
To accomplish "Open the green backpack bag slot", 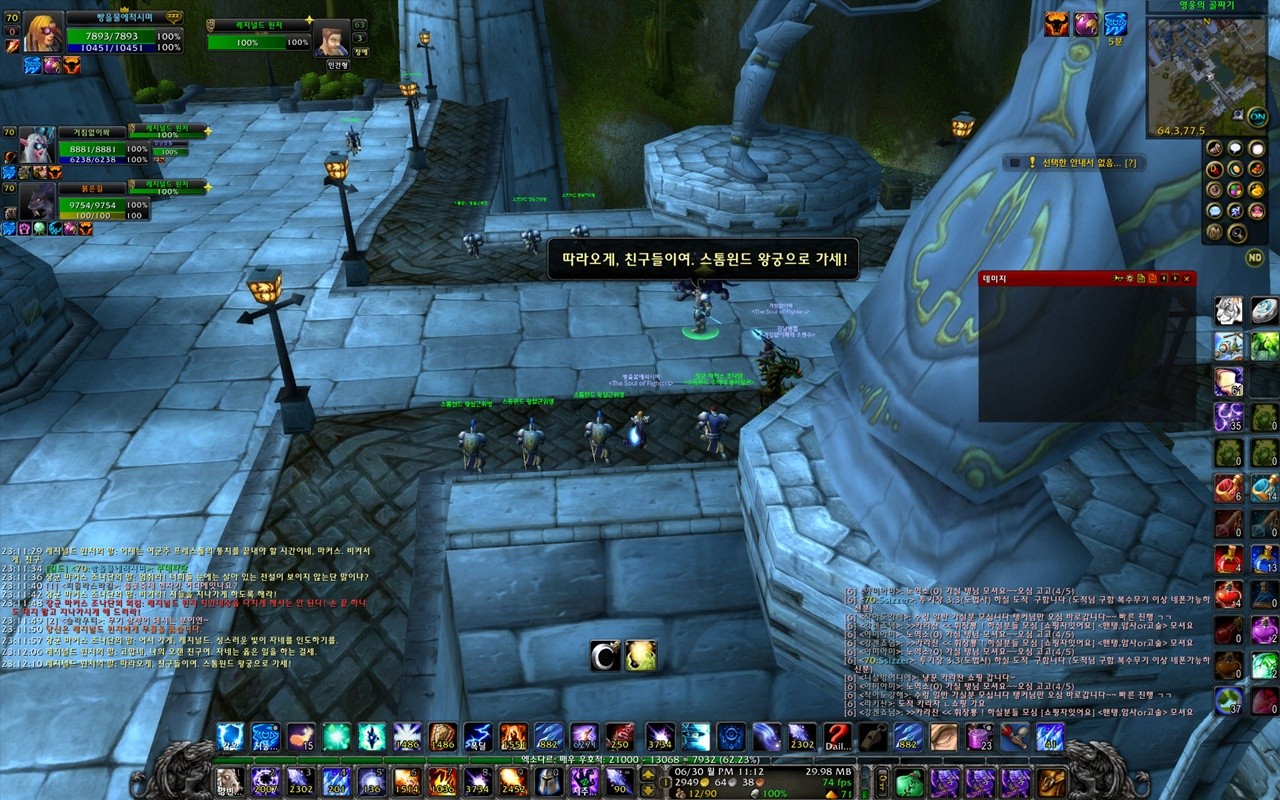I will point(908,782).
